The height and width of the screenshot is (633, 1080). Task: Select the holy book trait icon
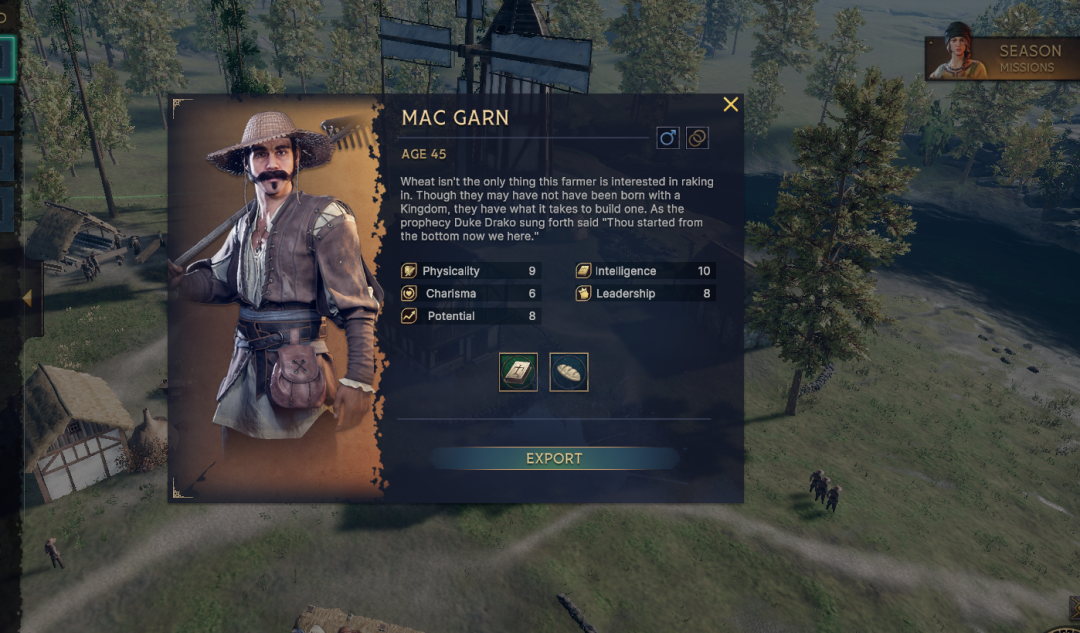click(518, 372)
